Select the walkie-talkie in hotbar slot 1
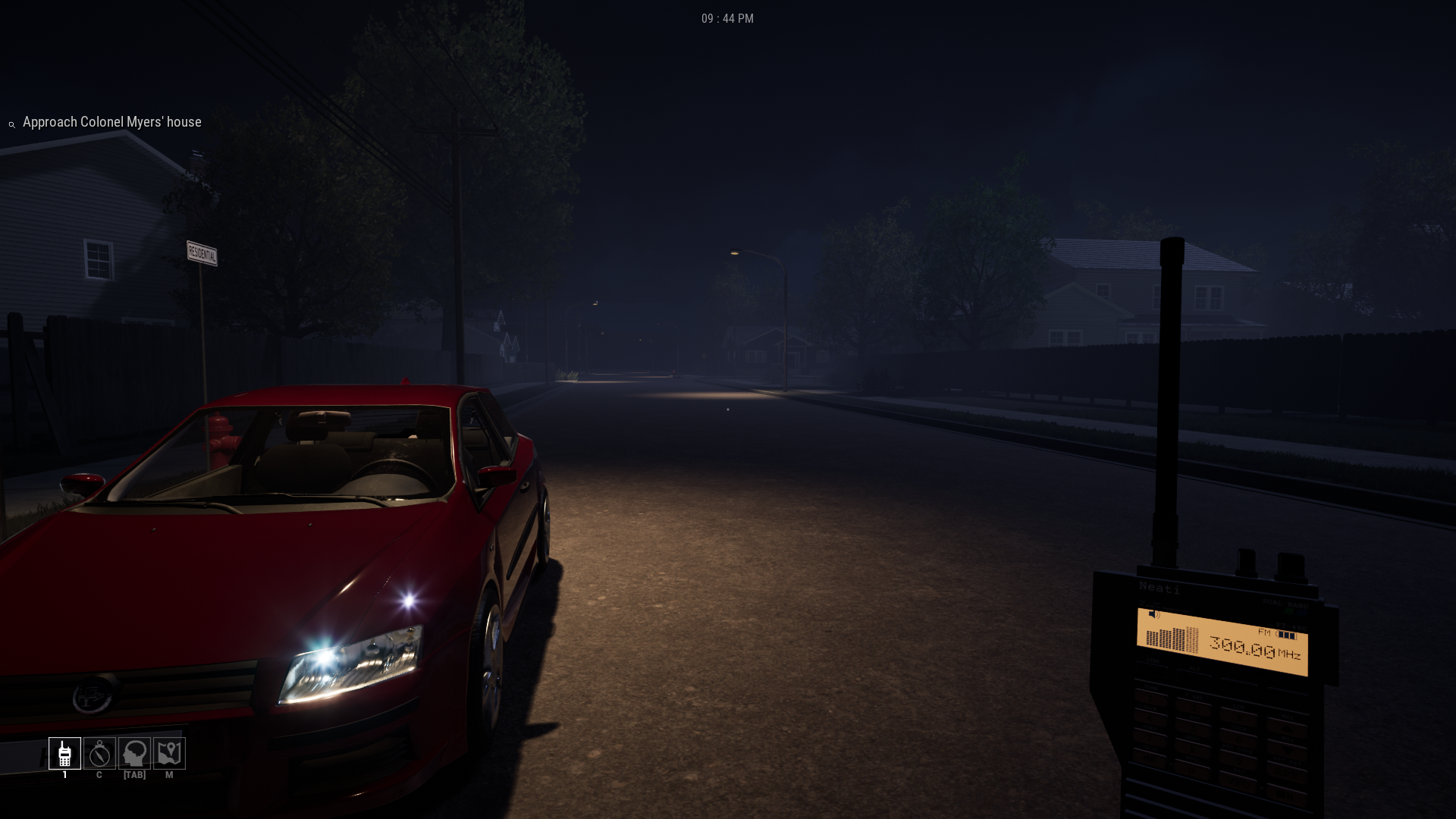This screenshot has width=1456, height=819. click(x=64, y=753)
